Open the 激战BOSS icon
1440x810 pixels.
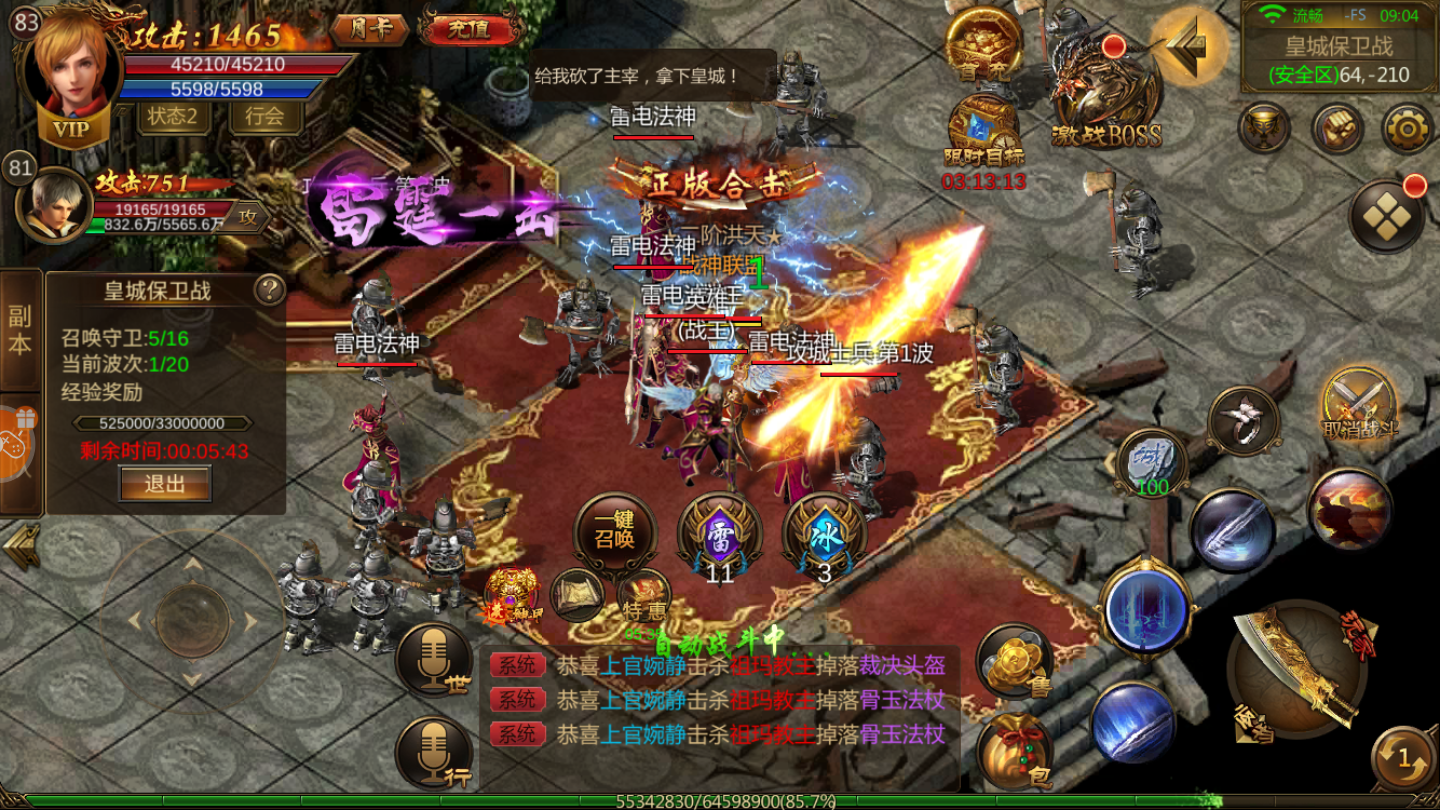[1105, 97]
